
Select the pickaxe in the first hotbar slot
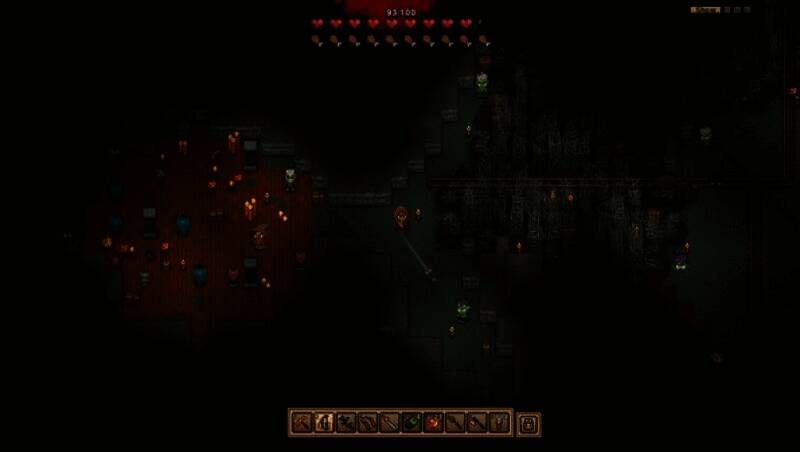pyautogui.click(x=302, y=423)
